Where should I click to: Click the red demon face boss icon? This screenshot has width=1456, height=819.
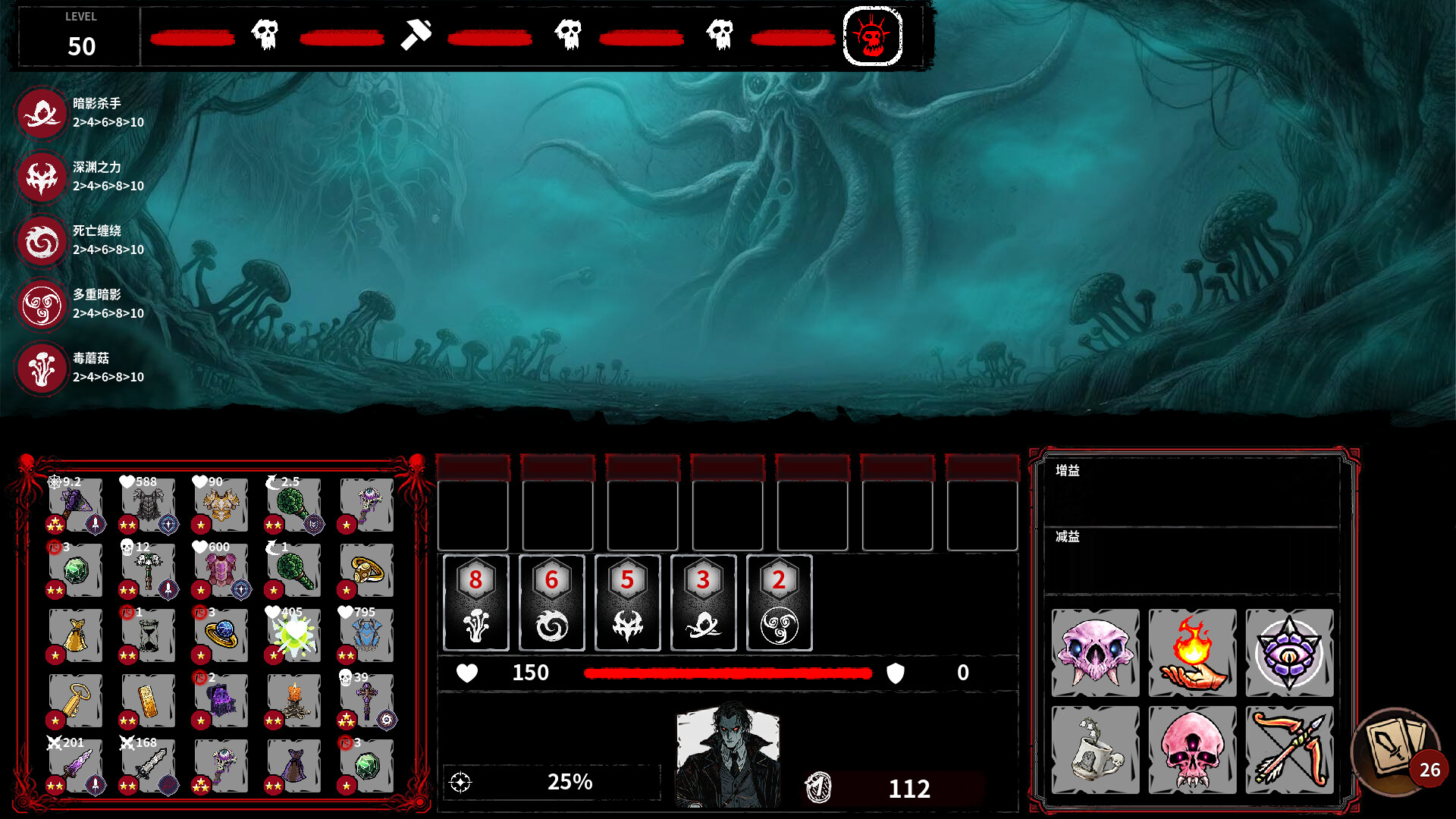point(873,36)
